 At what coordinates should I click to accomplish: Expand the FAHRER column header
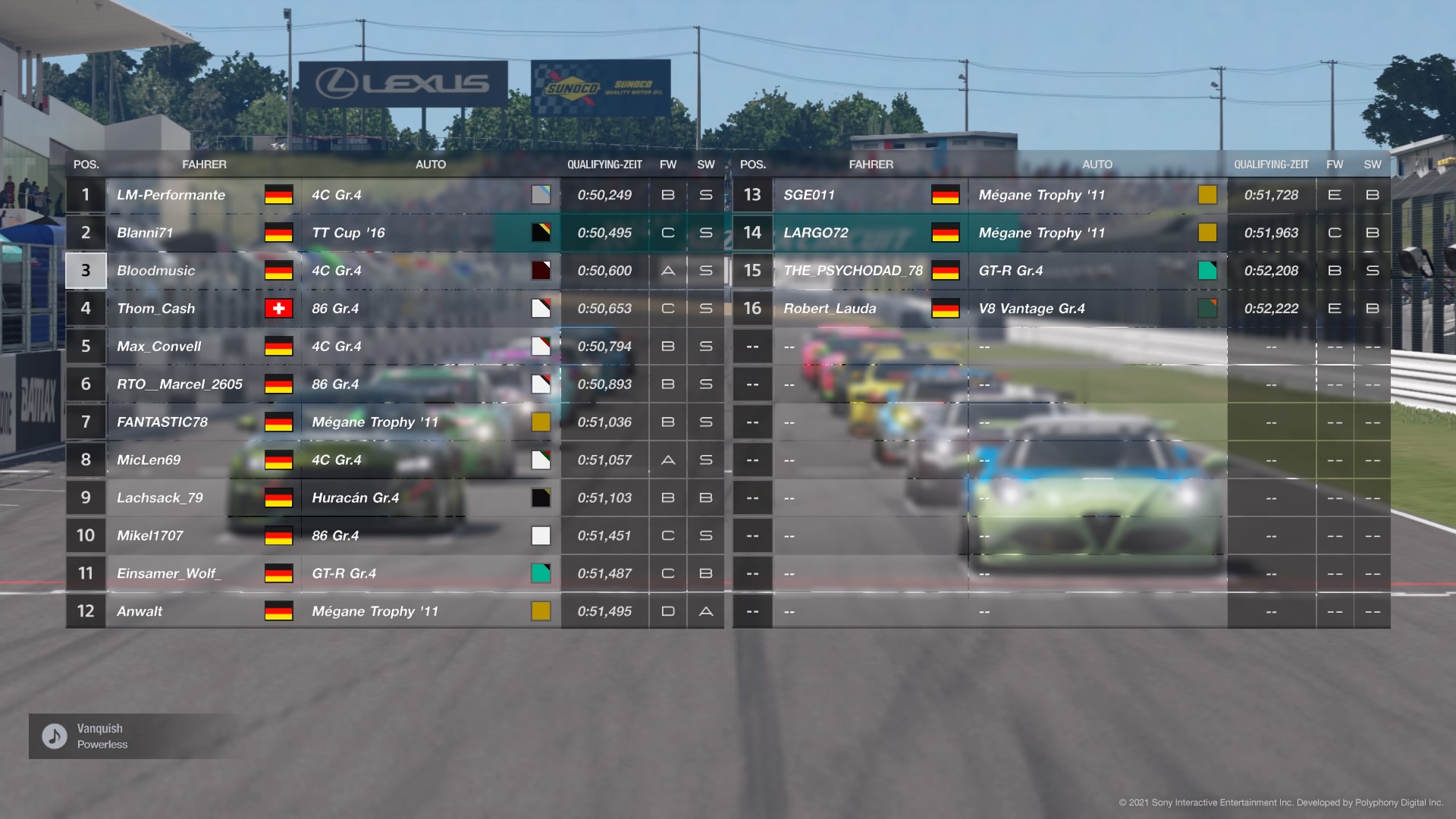(205, 164)
